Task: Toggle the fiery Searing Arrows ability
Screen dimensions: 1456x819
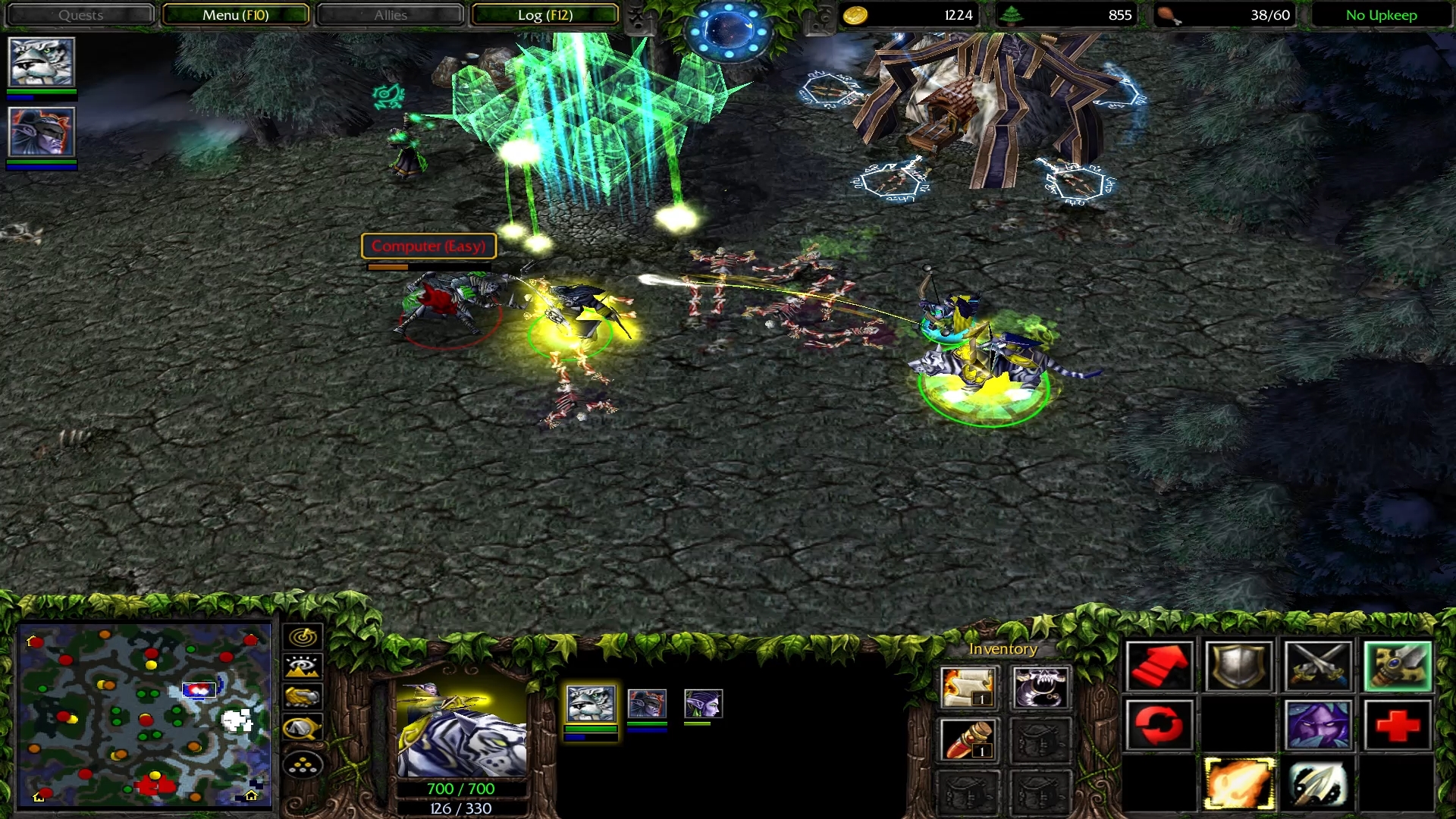Action: (1239, 784)
